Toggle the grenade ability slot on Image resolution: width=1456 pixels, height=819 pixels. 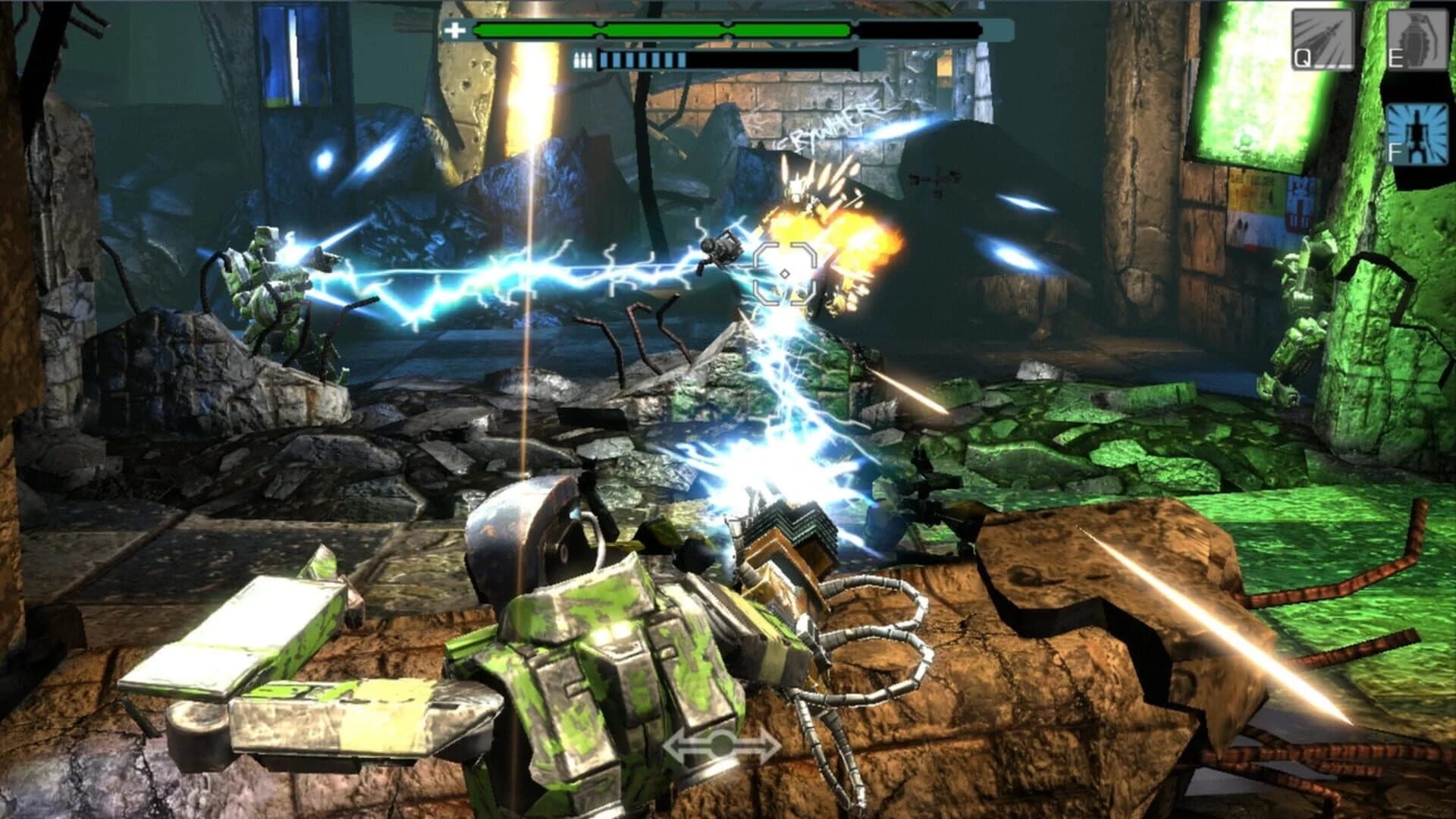[1417, 38]
